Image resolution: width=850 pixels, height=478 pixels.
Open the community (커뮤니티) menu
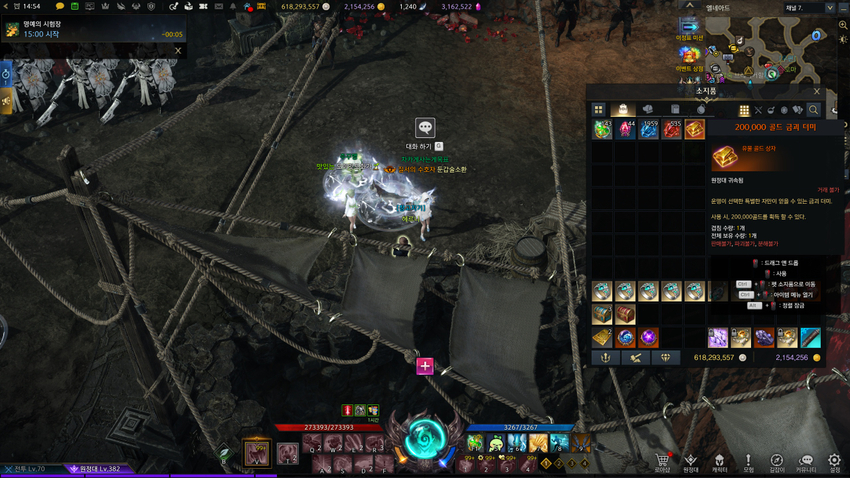806,461
